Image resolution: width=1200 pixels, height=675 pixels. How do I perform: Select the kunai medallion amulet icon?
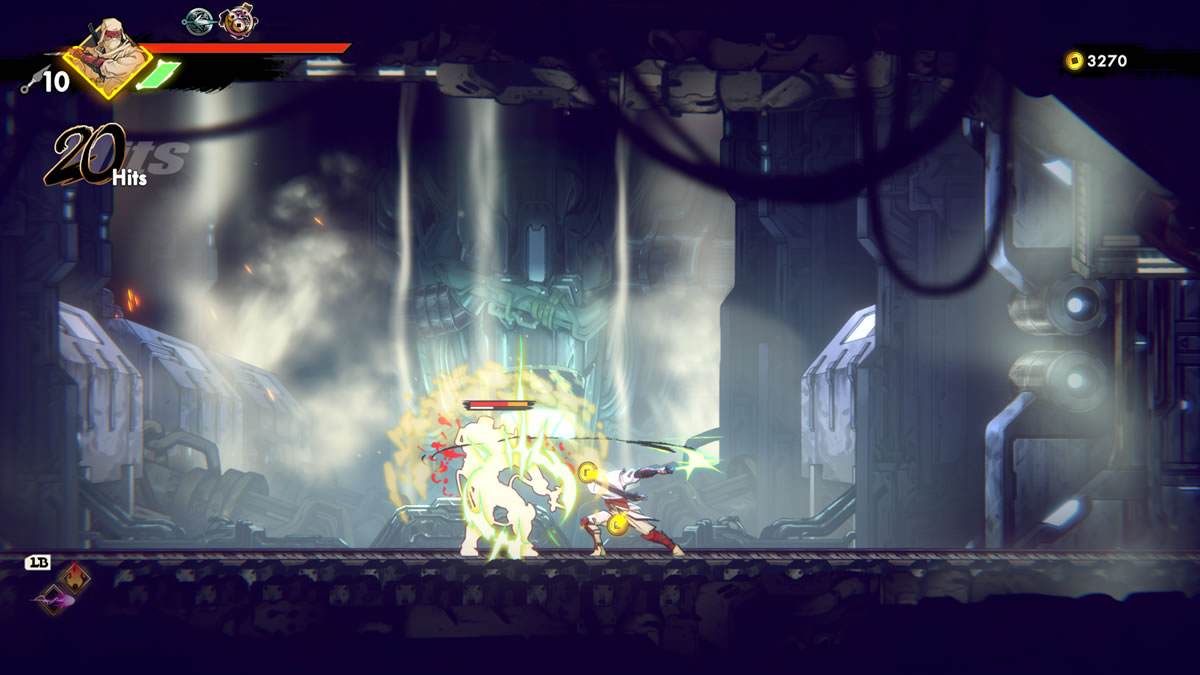pos(199,20)
